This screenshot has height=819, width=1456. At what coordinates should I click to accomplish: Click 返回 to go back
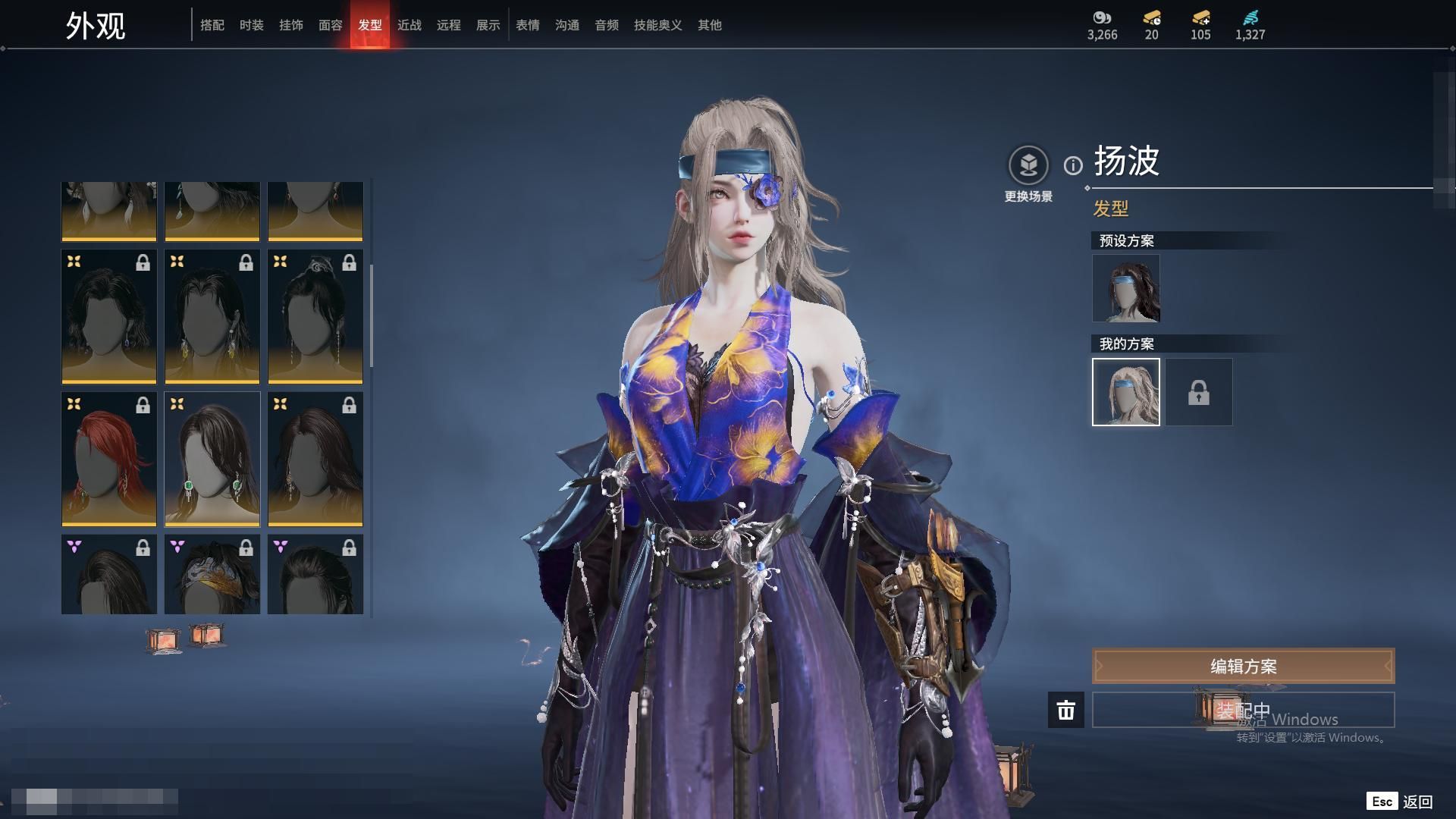(x=1417, y=802)
